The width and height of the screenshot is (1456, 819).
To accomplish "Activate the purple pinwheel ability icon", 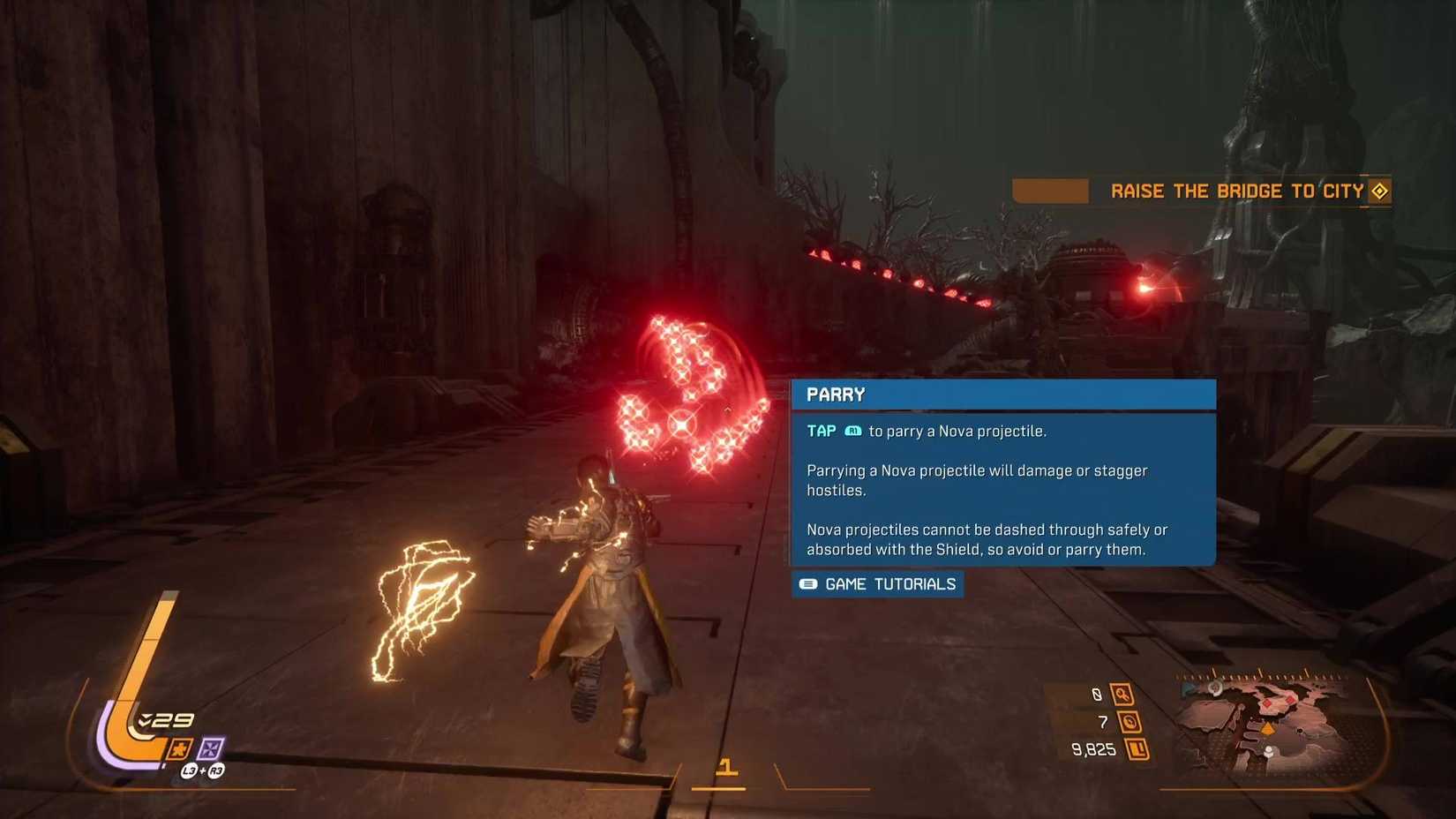I will (x=210, y=749).
